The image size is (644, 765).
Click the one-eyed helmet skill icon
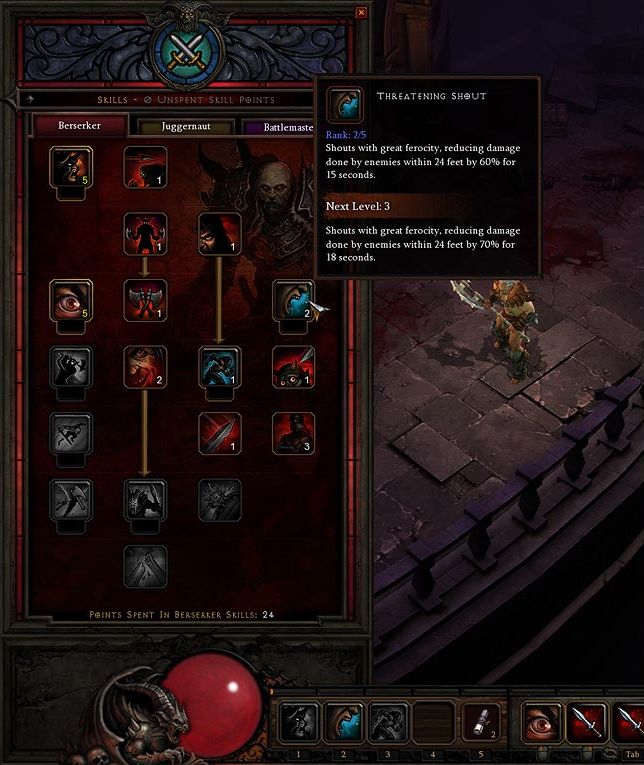point(293,367)
